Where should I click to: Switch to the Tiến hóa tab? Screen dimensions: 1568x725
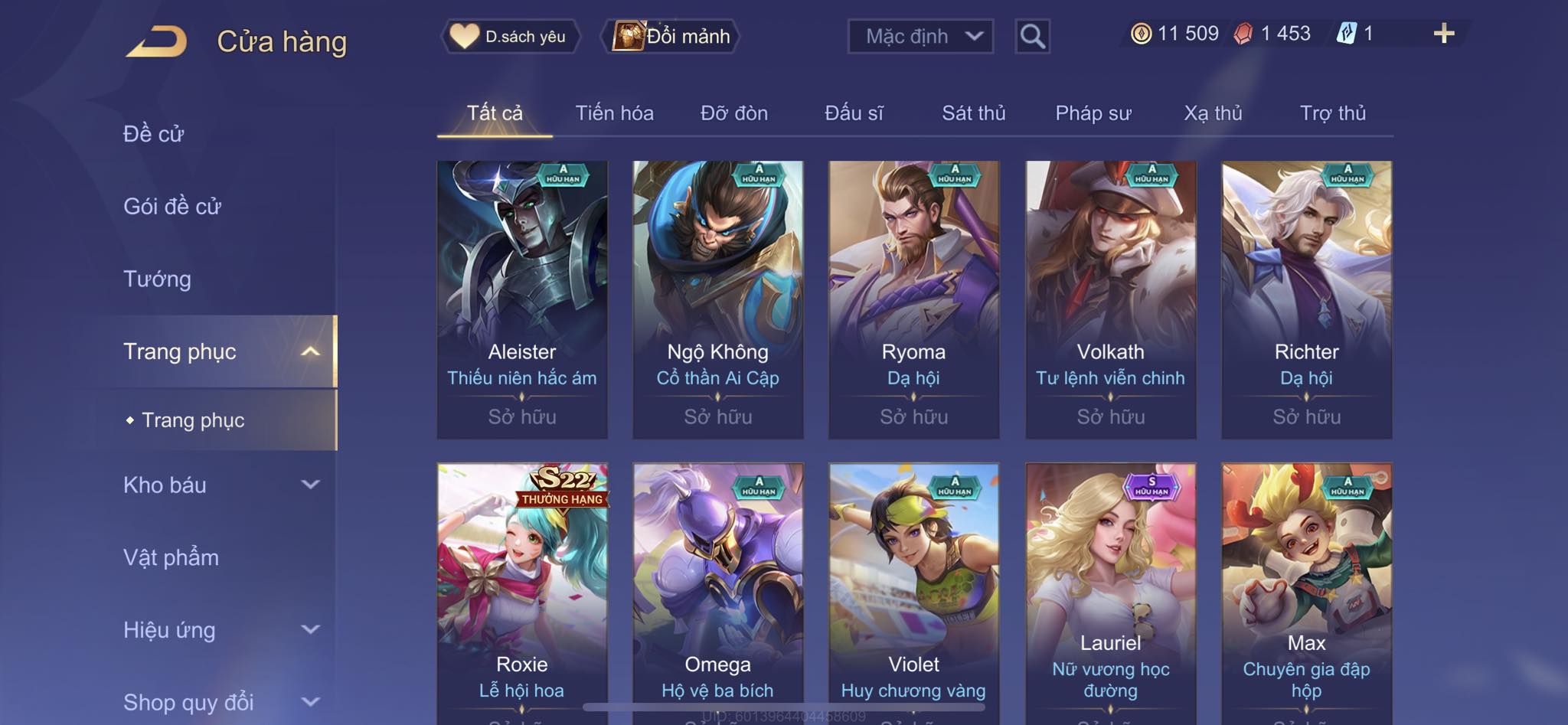click(x=614, y=113)
